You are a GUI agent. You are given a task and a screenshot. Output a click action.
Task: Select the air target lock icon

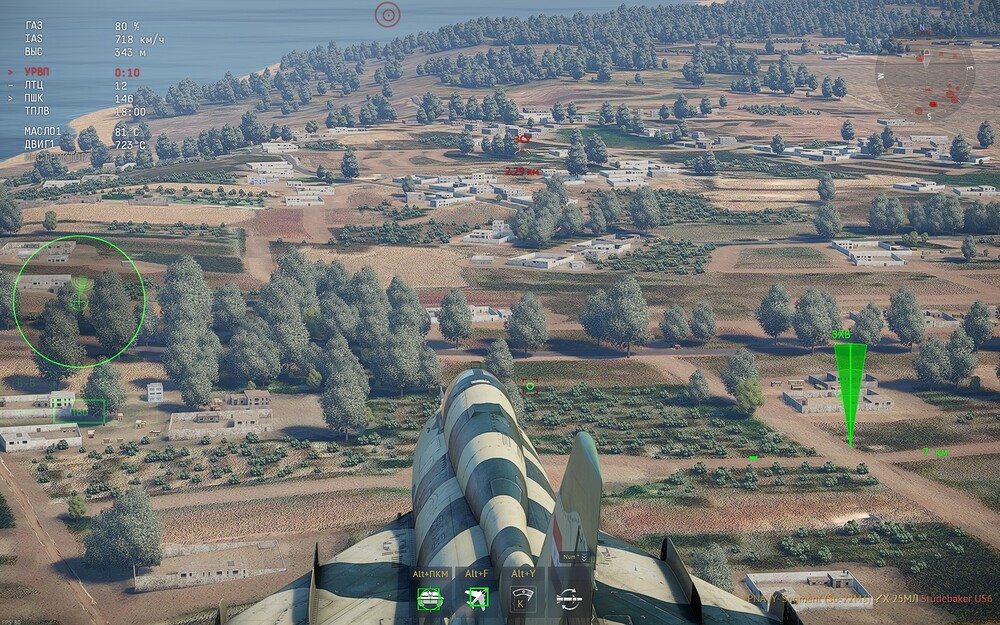coord(477,598)
